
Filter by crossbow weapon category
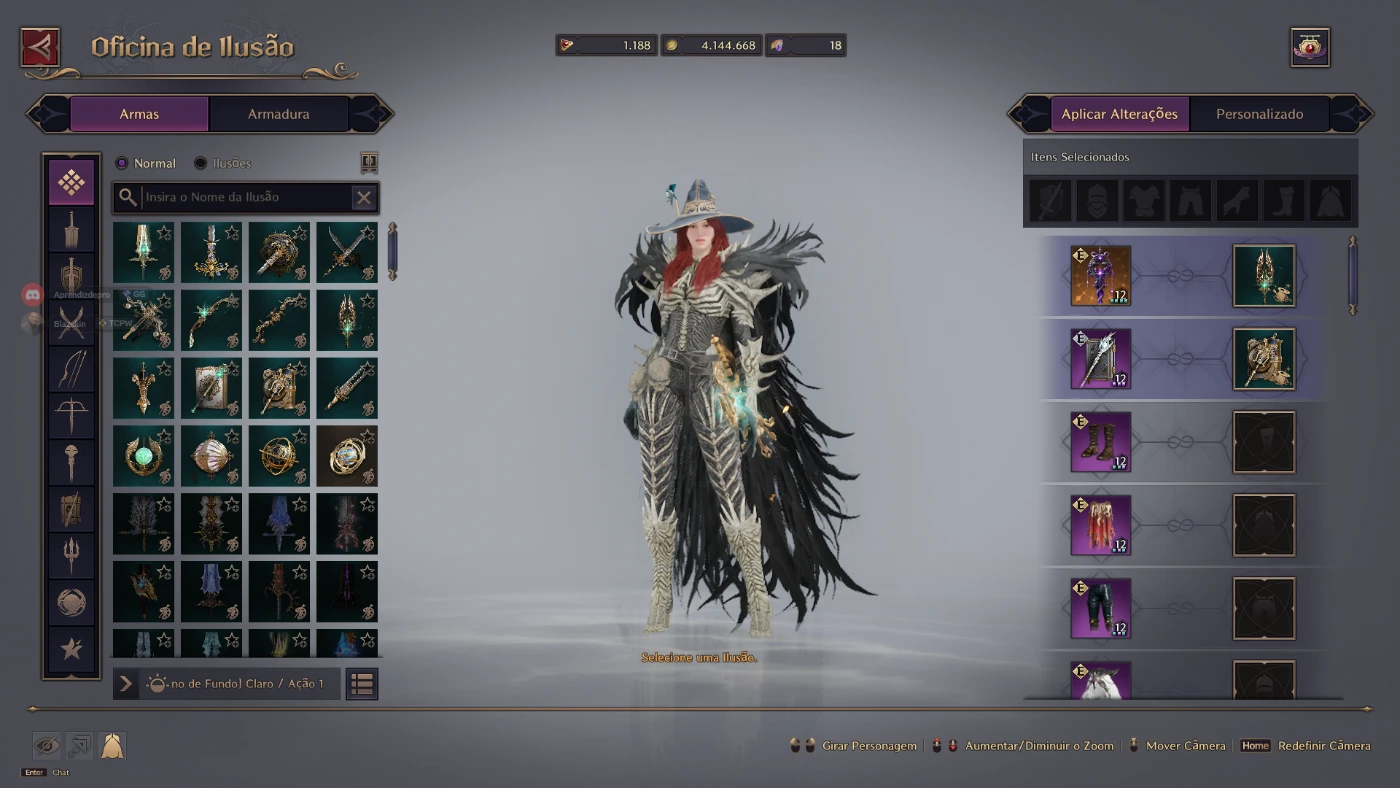(x=71, y=414)
